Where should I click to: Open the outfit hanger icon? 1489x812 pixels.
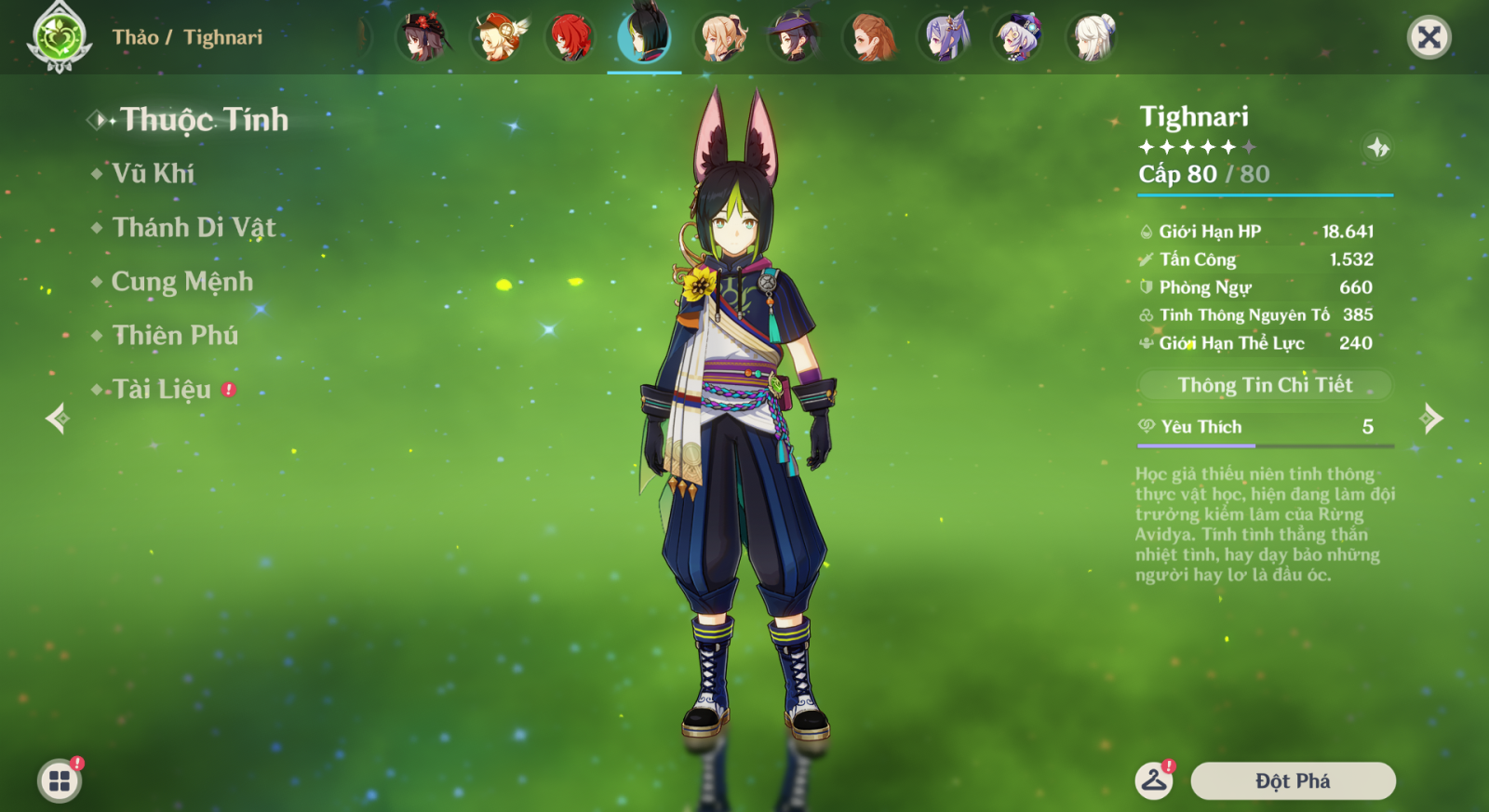1154,781
